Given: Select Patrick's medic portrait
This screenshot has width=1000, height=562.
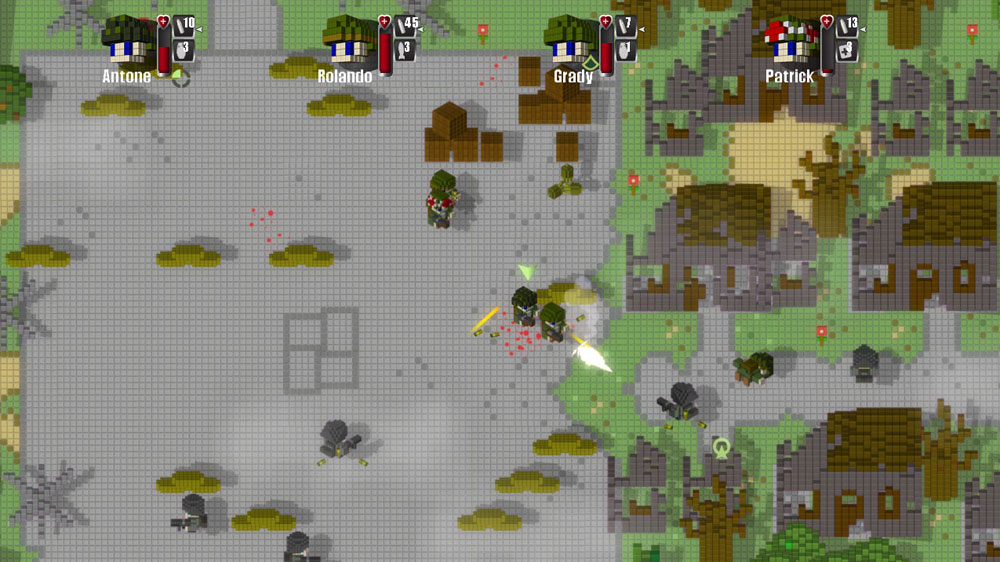Looking at the screenshot, I should pyautogui.click(x=790, y=42).
